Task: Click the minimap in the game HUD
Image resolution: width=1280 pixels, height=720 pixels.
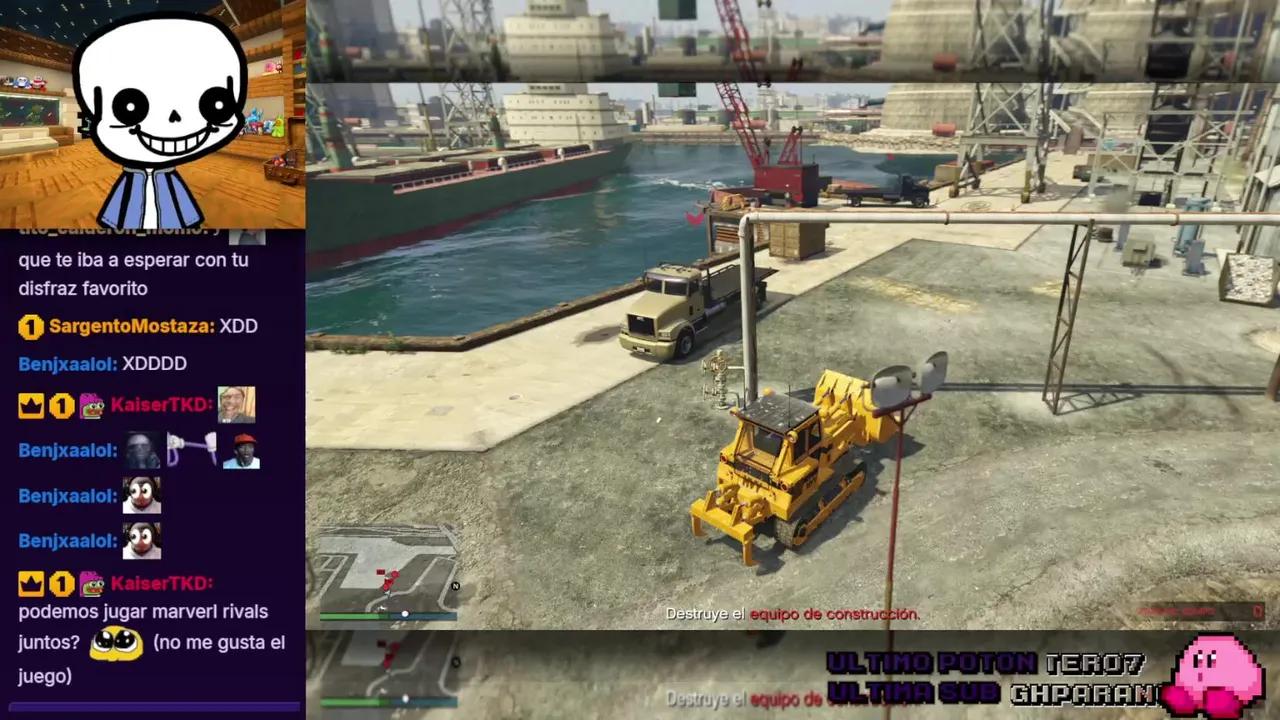Action: coord(385,570)
